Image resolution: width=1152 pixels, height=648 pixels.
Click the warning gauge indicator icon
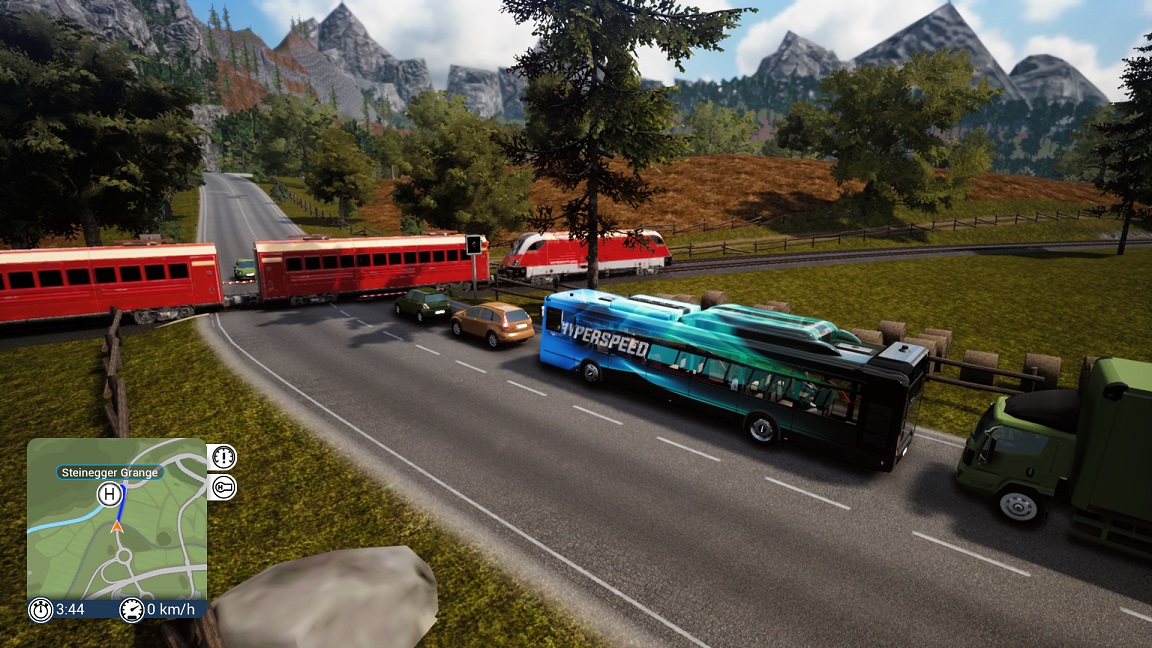pyautogui.click(x=223, y=457)
